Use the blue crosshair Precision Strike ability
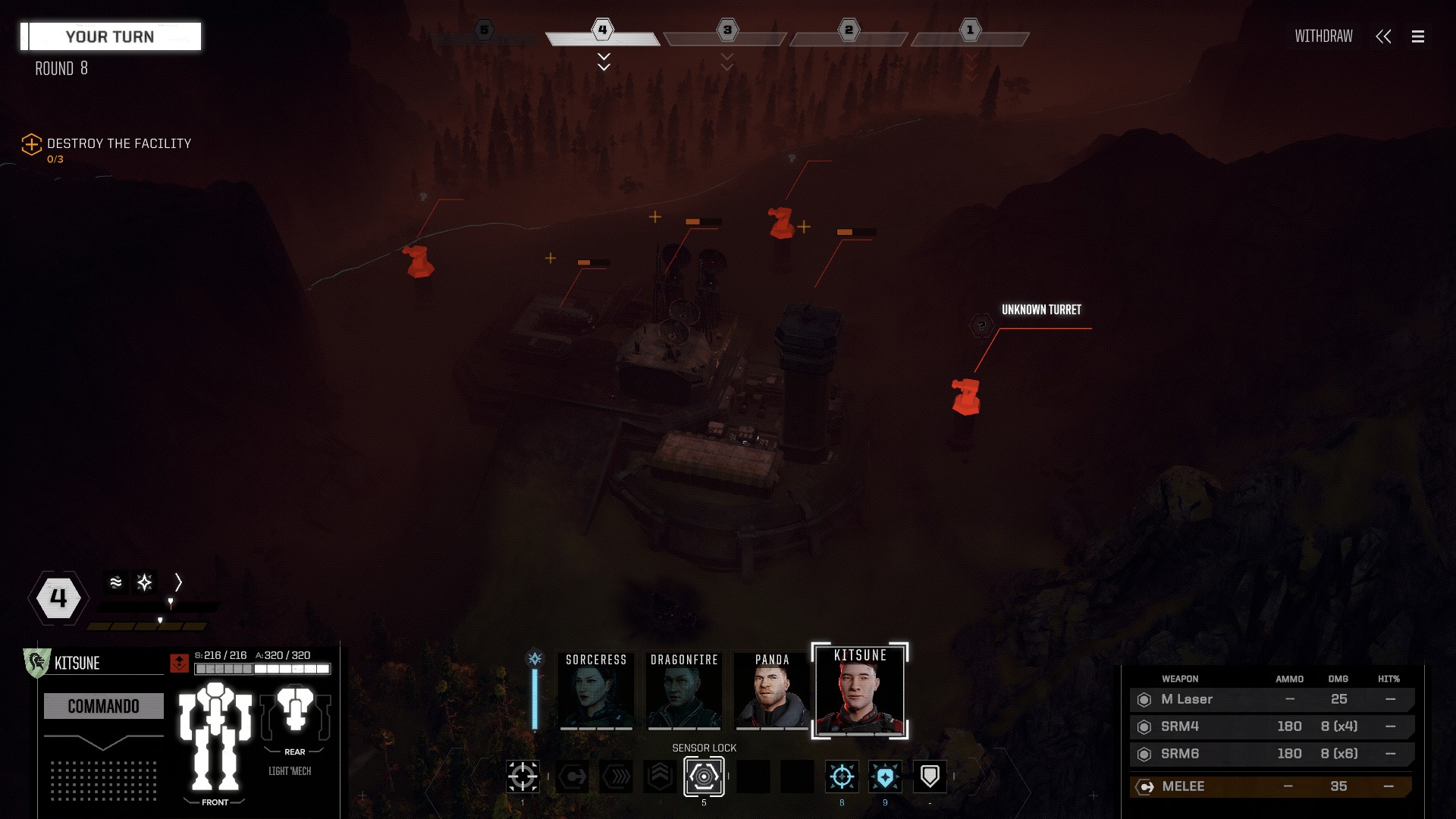Viewport: 1456px width, 819px height. coord(842,777)
